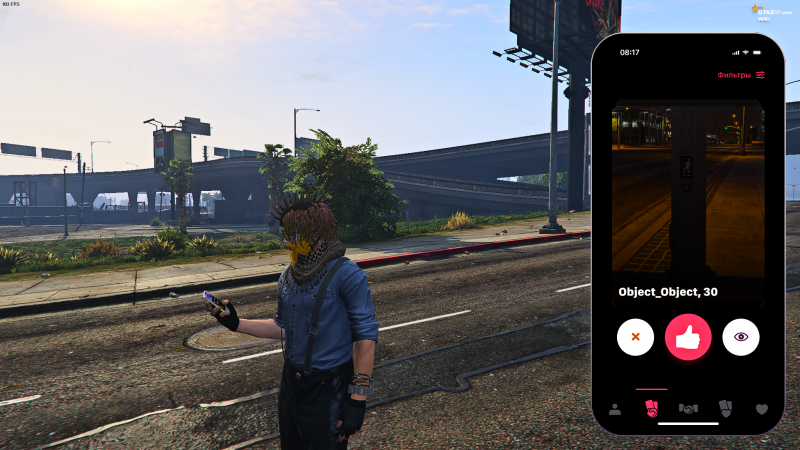Open the Фильтры filters menu
The height and width of the screenshot is (450, 800).
tap(741, 75)
